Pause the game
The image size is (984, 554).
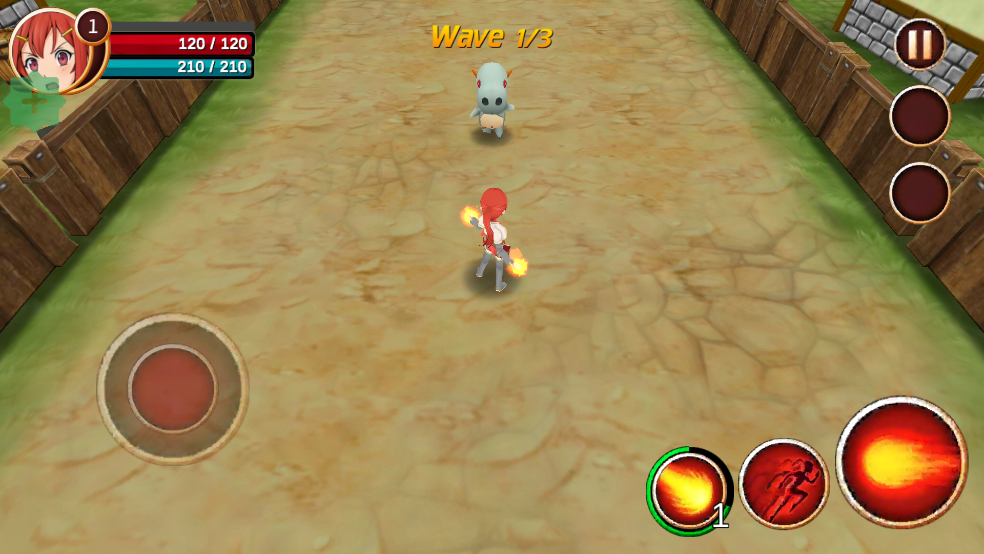919,45
